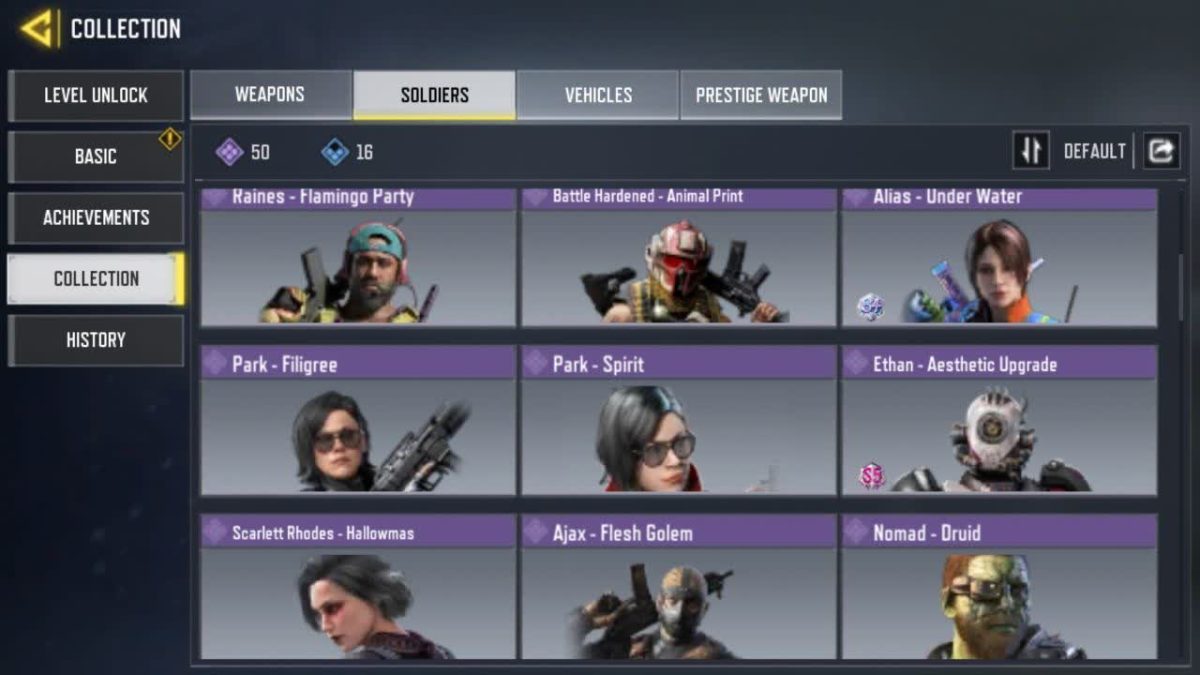Open the Vehicles tab

(598, 95)
